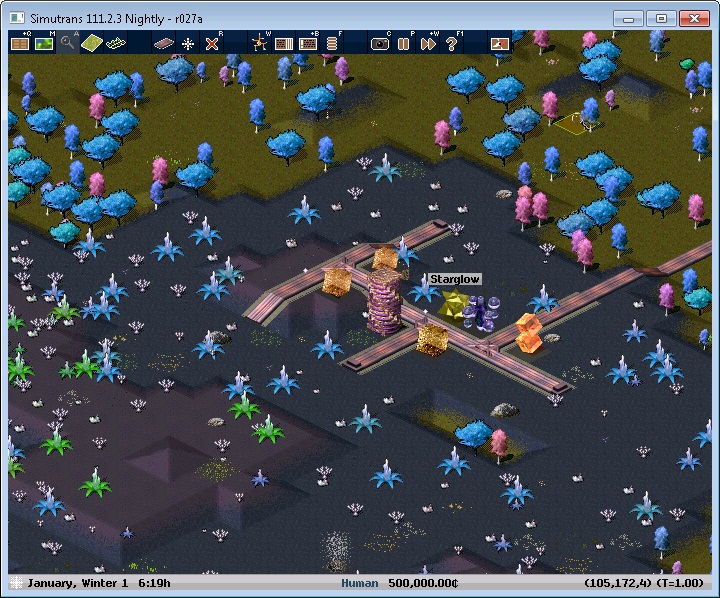Show the minimap window
This screenshot has height=598, width=720.
point(44,43)
